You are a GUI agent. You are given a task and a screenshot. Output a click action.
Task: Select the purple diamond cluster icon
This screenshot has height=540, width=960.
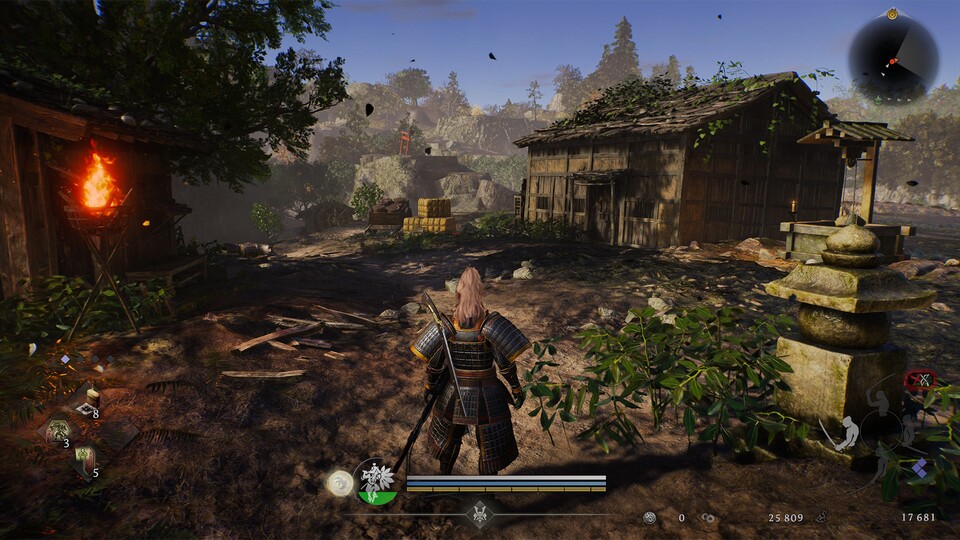coord(920,467)
